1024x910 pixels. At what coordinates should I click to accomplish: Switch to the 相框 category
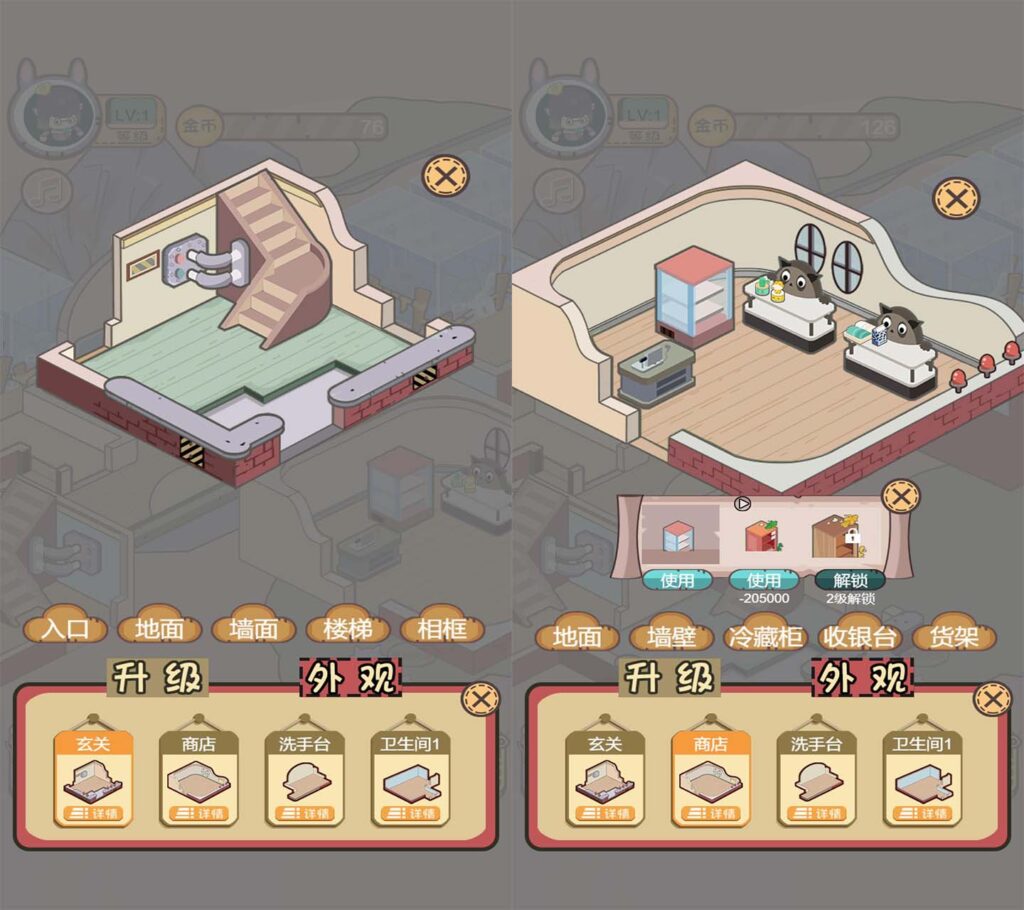tap(441, 630)
